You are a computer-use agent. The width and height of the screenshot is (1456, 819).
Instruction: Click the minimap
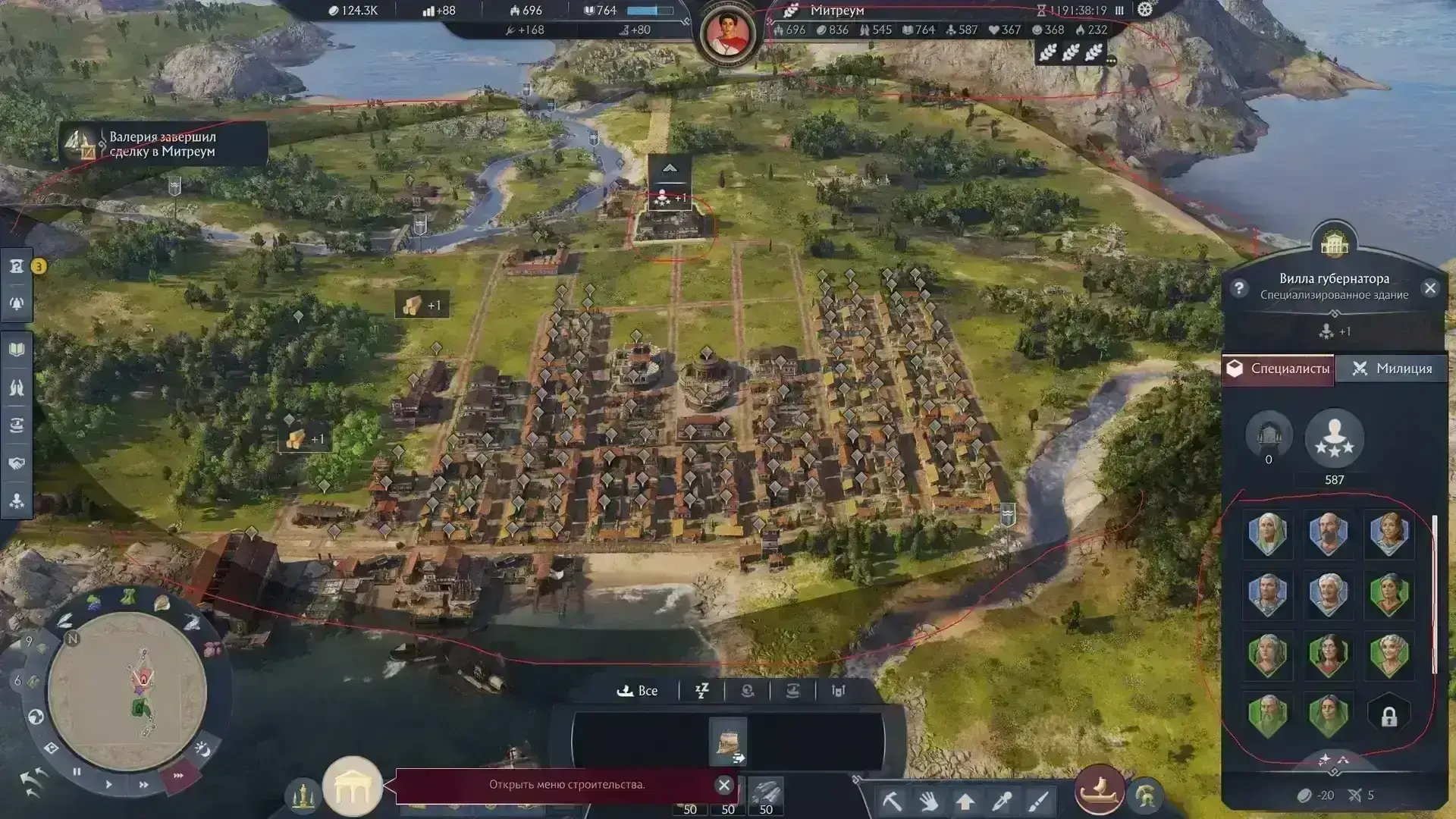(127, 690)
